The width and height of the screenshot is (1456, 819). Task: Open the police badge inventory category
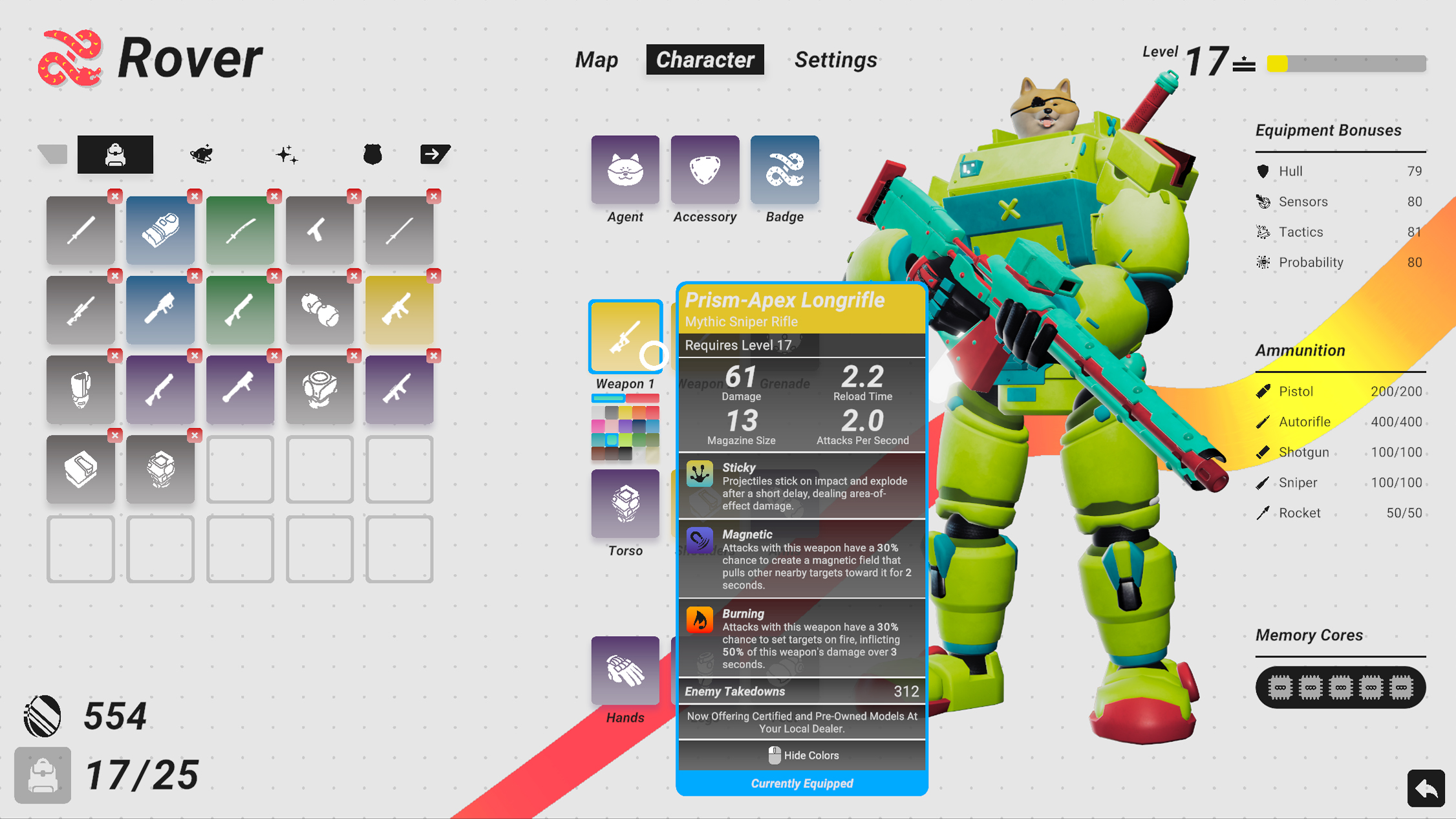tap(373, 154)
